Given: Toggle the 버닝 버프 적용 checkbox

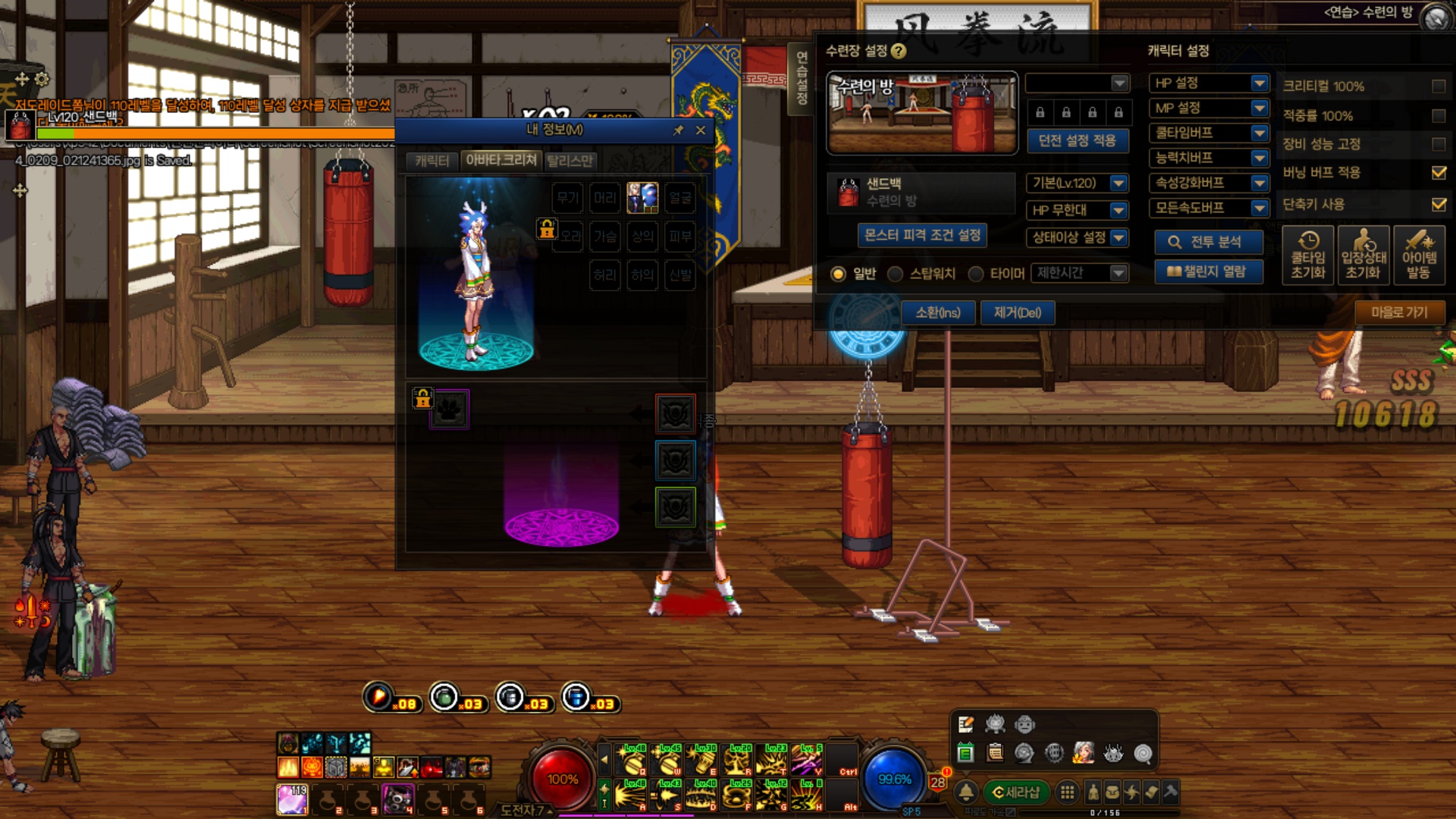Looking at the screenshot, I should 1438,173.
